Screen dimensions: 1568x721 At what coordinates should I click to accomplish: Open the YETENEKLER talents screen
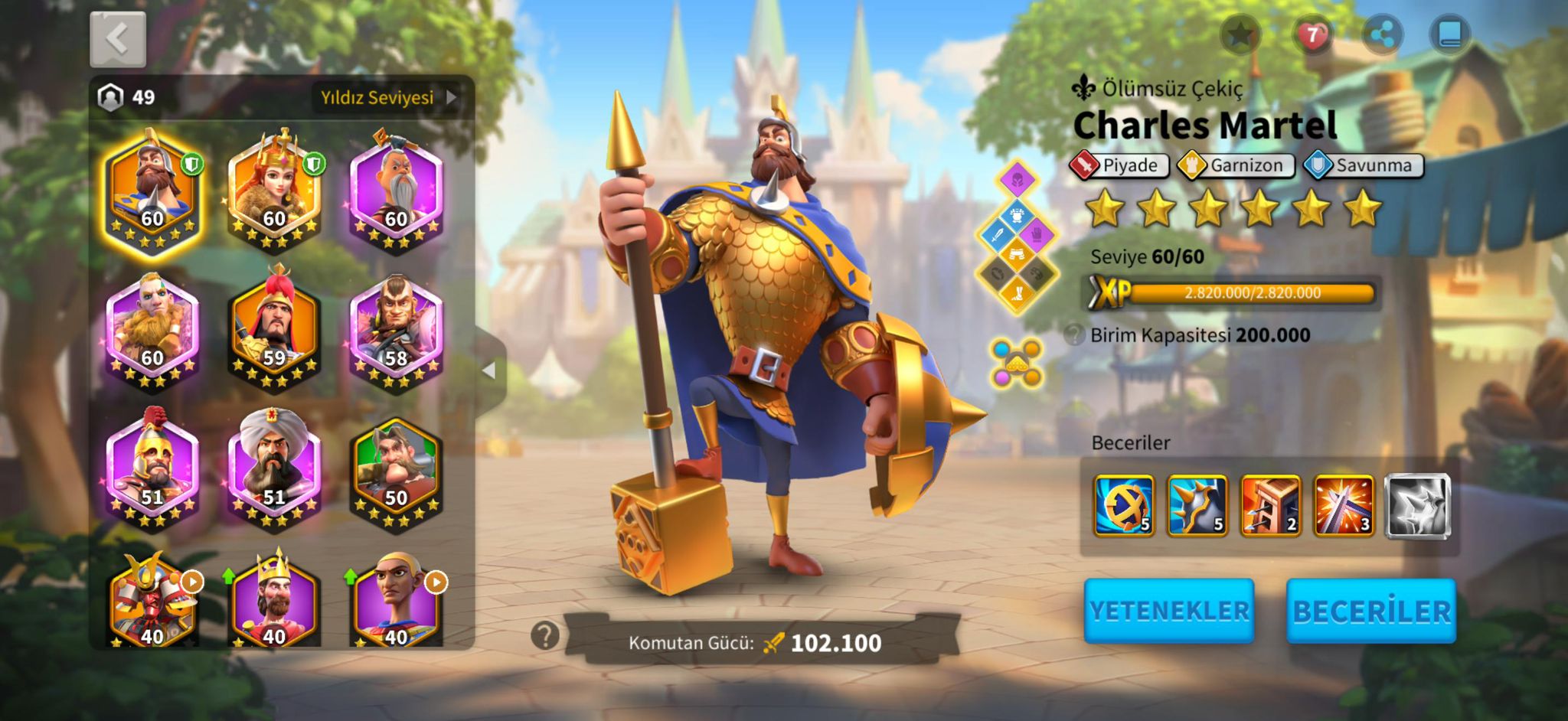(1168, 611)
